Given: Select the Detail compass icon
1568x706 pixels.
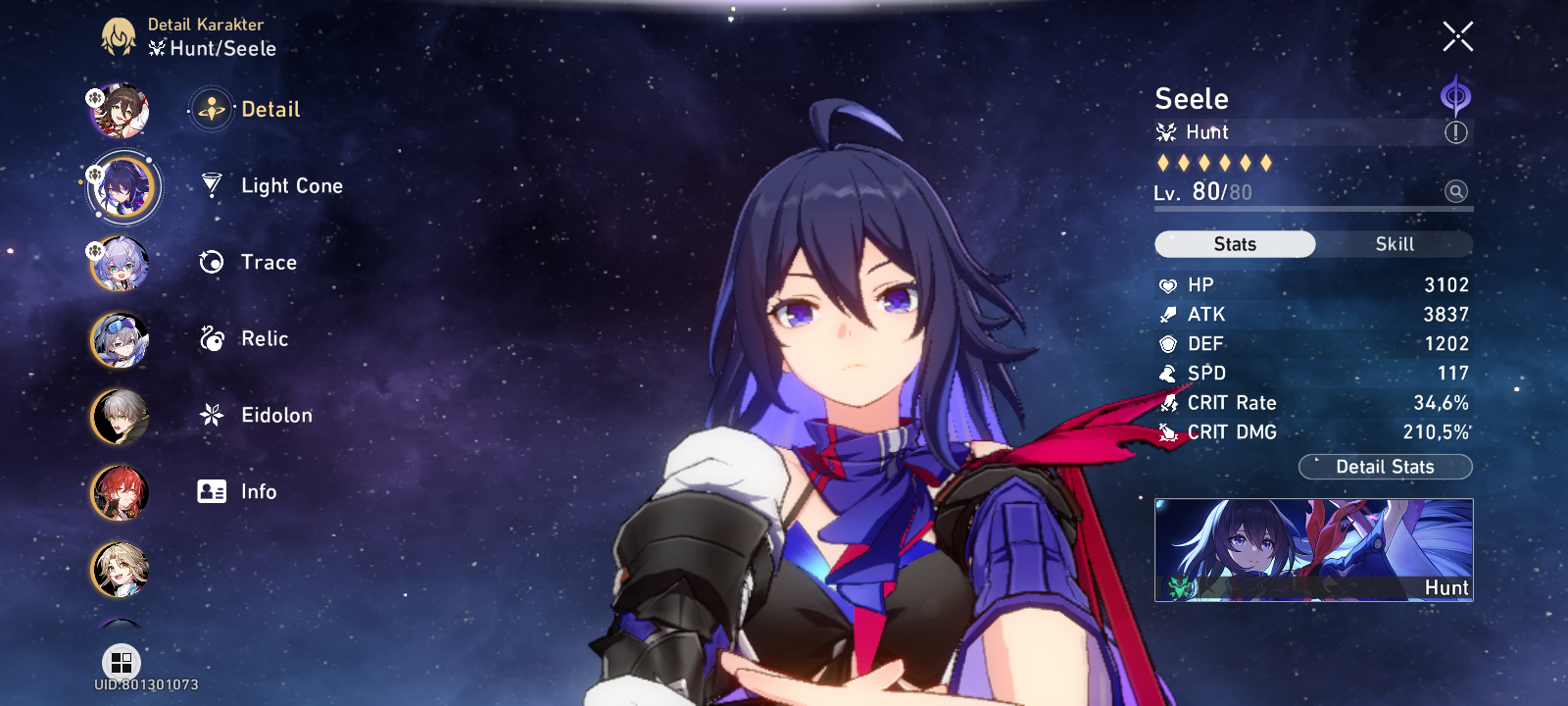Looking at the screenshot, I should click(x=211, y=110).
